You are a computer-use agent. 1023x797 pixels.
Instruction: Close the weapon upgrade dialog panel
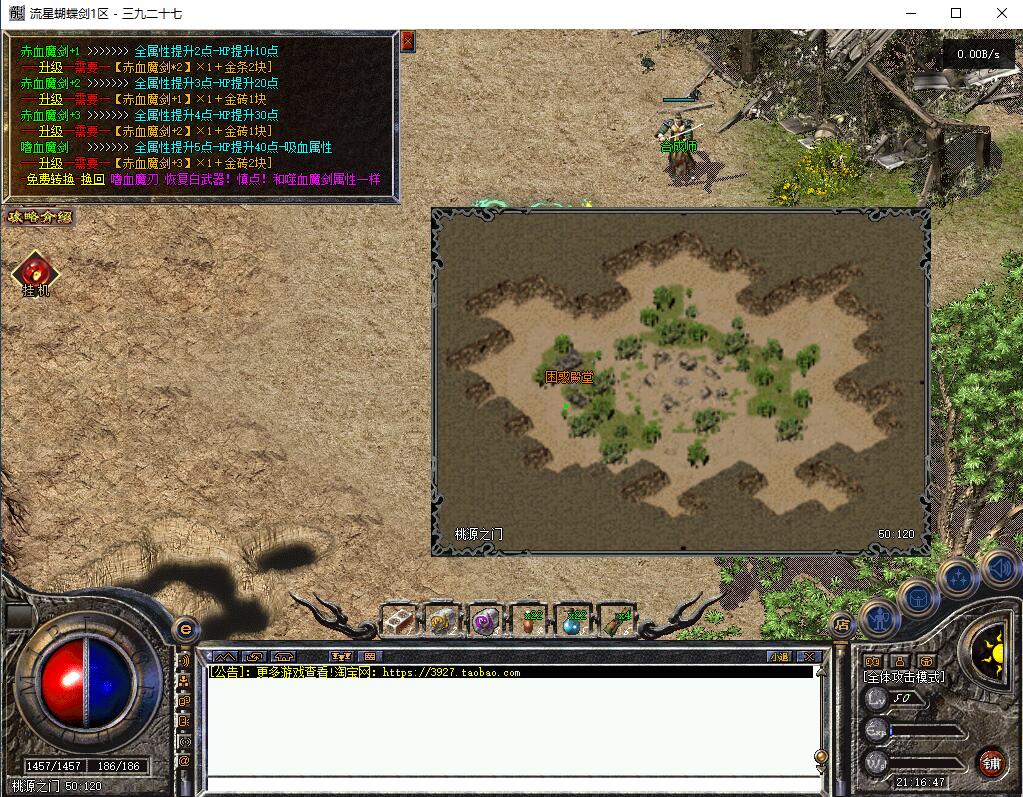pyautogui.click(x=407, y=41)
